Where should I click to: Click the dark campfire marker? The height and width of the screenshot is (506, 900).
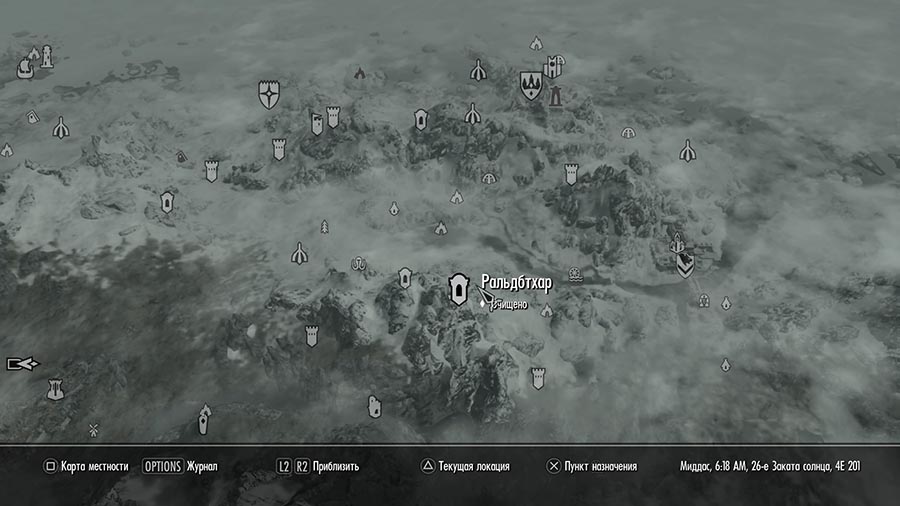click(360, 73)
